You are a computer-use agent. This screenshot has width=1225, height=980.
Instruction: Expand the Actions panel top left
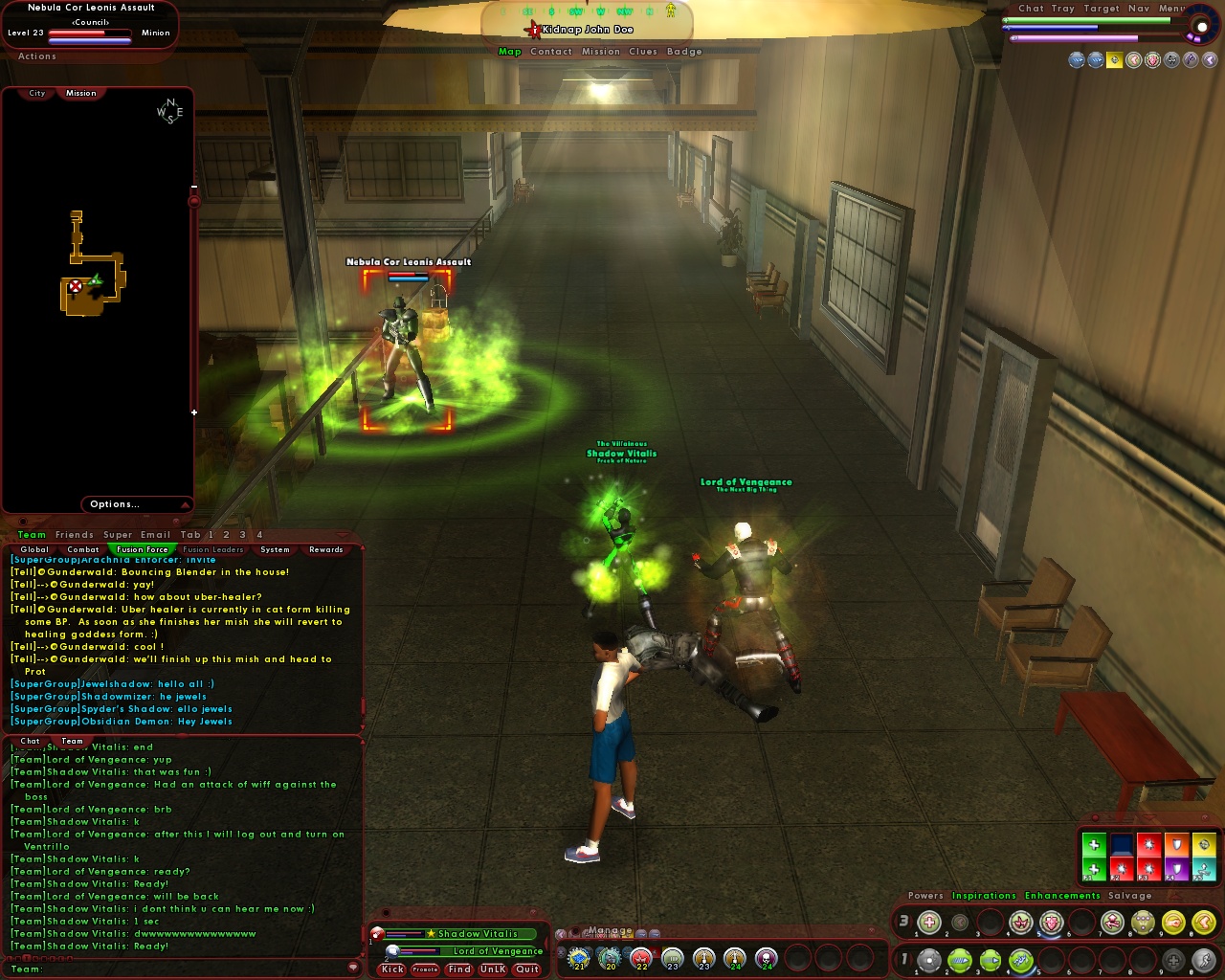pos(36,56)
